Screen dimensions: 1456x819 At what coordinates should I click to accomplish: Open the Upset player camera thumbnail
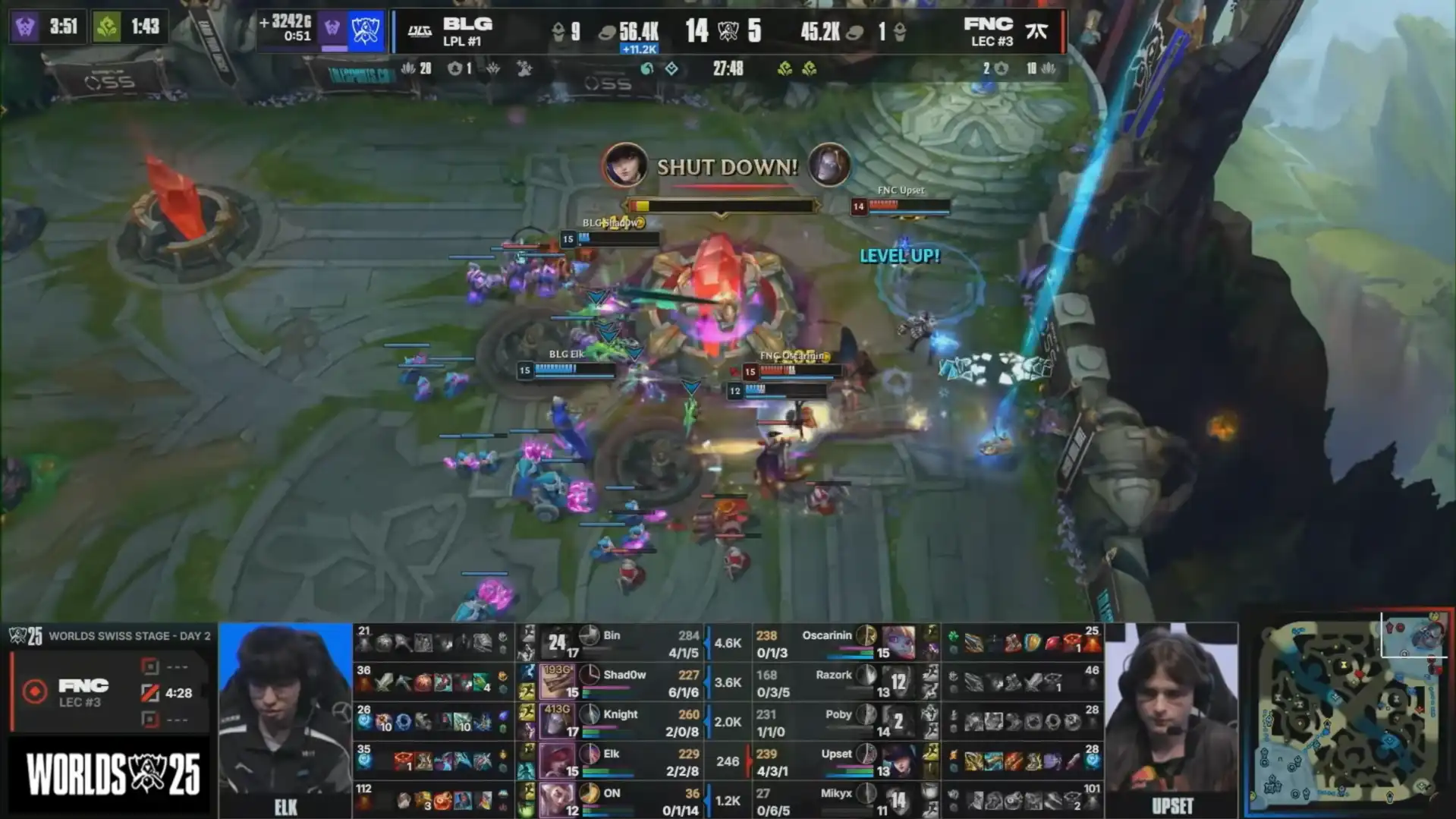(x=1171, y=720)
